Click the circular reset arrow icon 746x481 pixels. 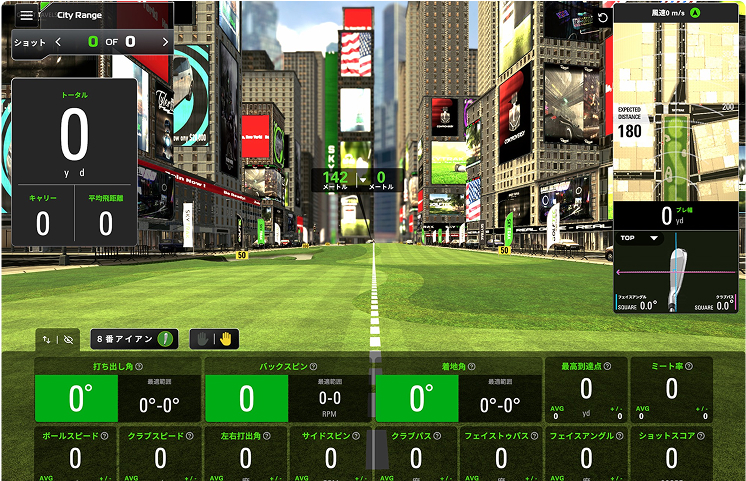point(600,17)
